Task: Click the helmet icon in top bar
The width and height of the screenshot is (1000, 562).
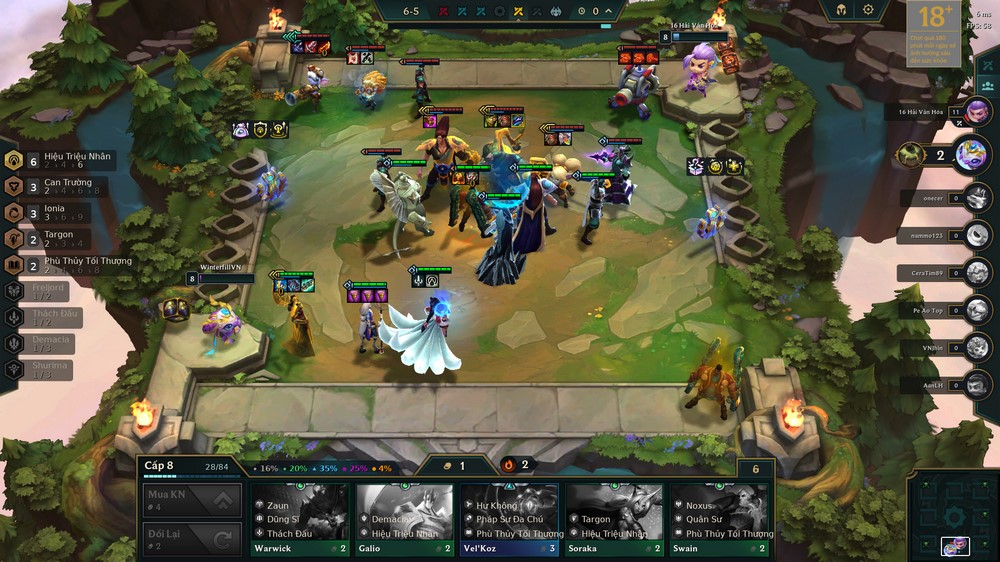Action: (841, 10)
